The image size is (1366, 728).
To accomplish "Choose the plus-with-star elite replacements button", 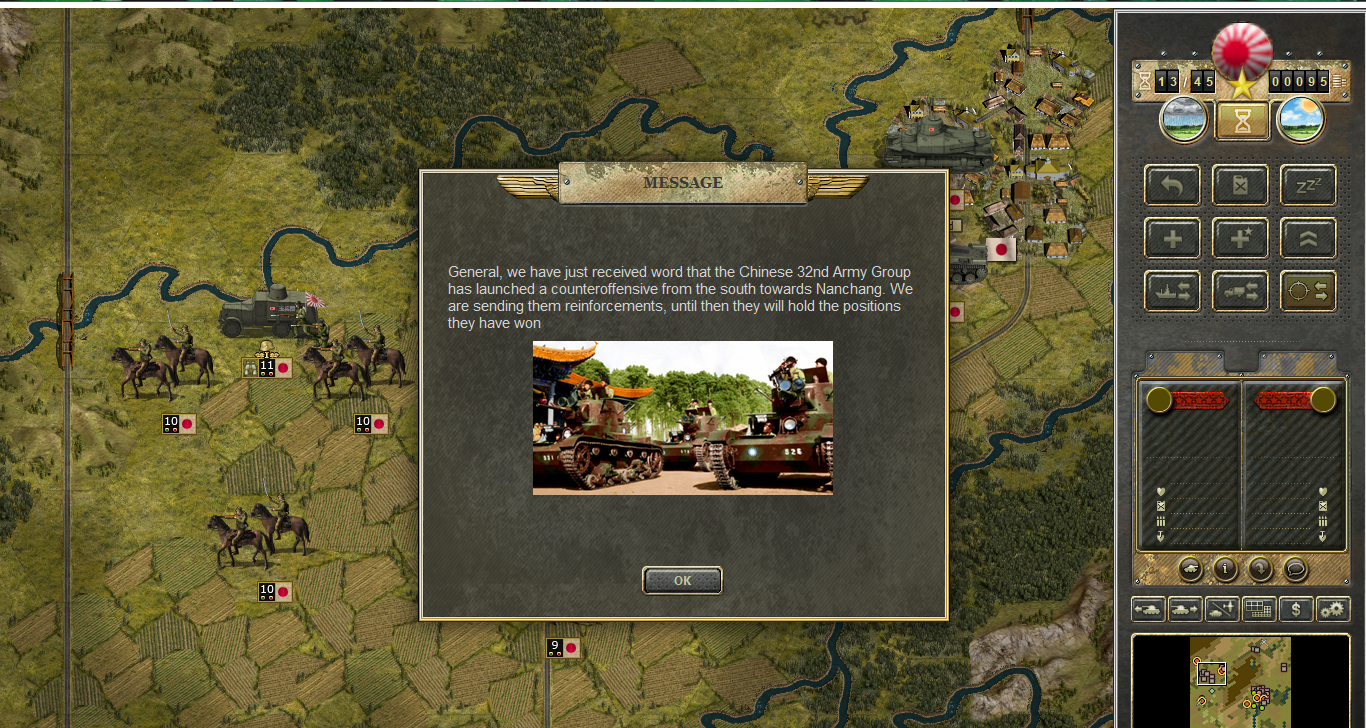I will (1240, 239).
